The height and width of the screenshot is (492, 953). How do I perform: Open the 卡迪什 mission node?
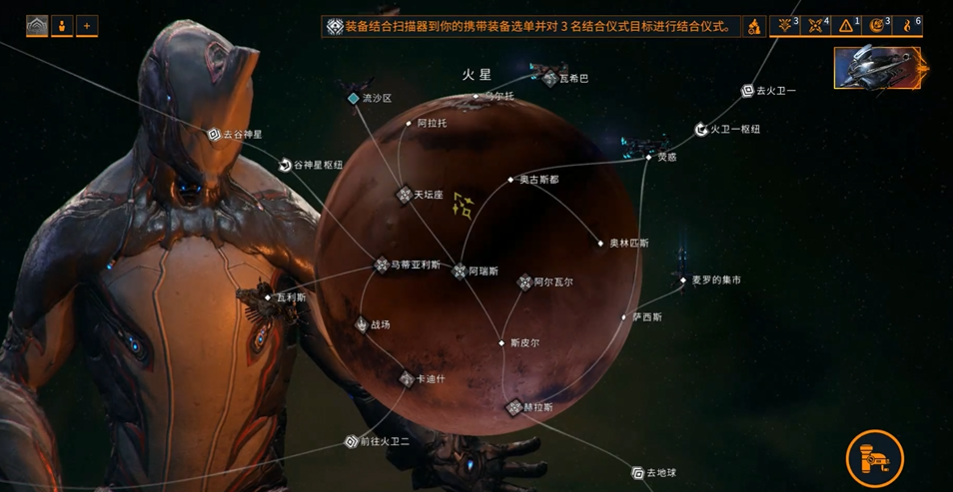407,379
